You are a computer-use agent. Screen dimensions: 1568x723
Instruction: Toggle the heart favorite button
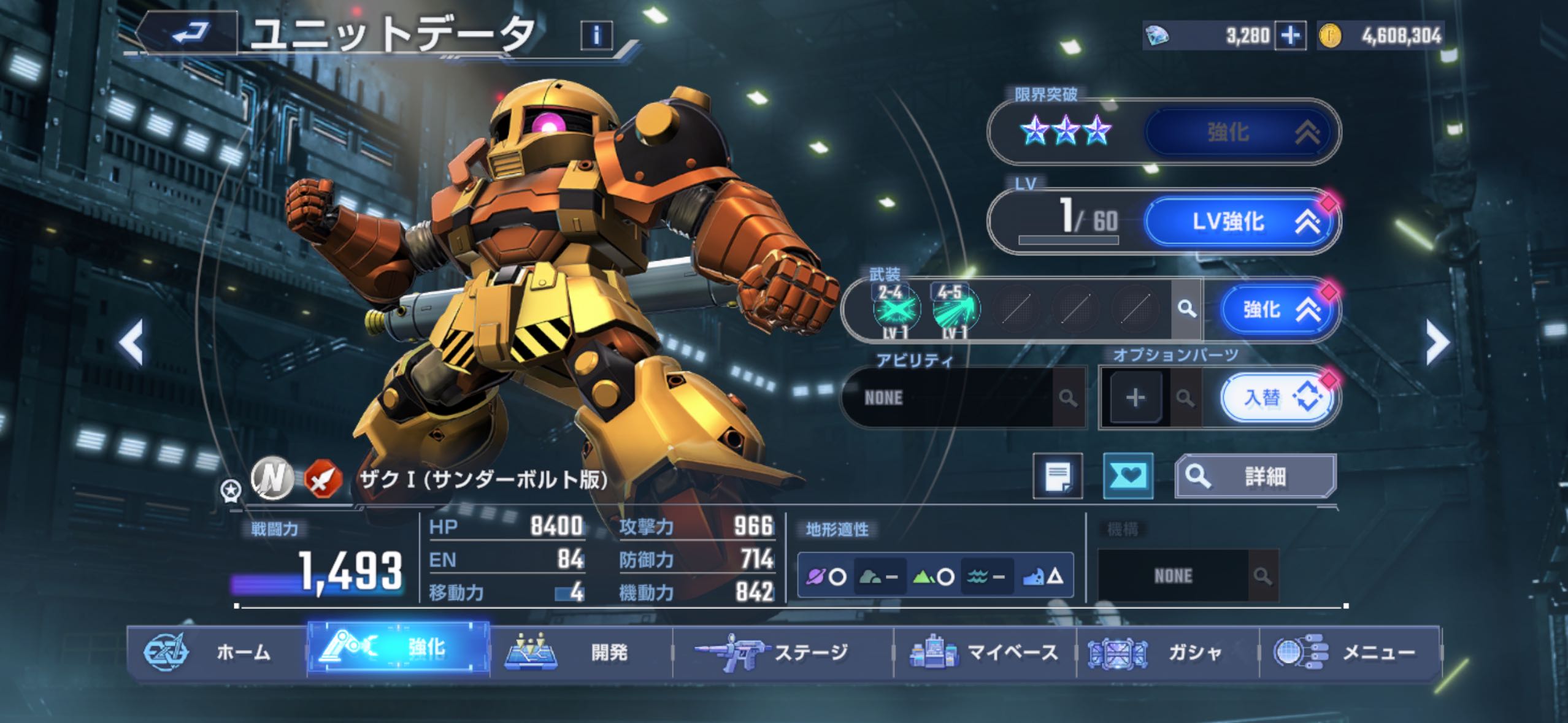pos(1128,476)
